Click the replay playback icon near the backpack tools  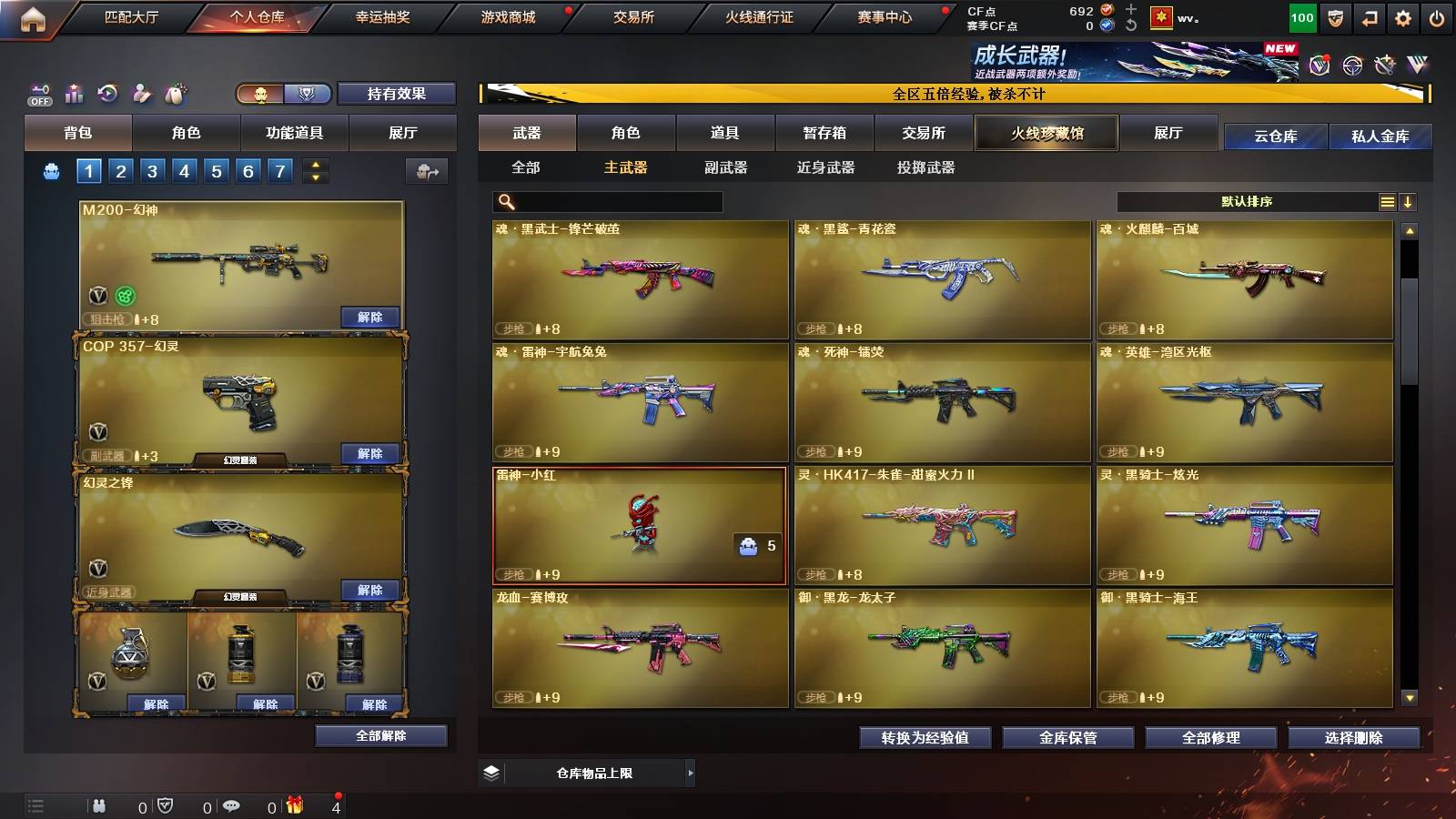click(106, 93)
